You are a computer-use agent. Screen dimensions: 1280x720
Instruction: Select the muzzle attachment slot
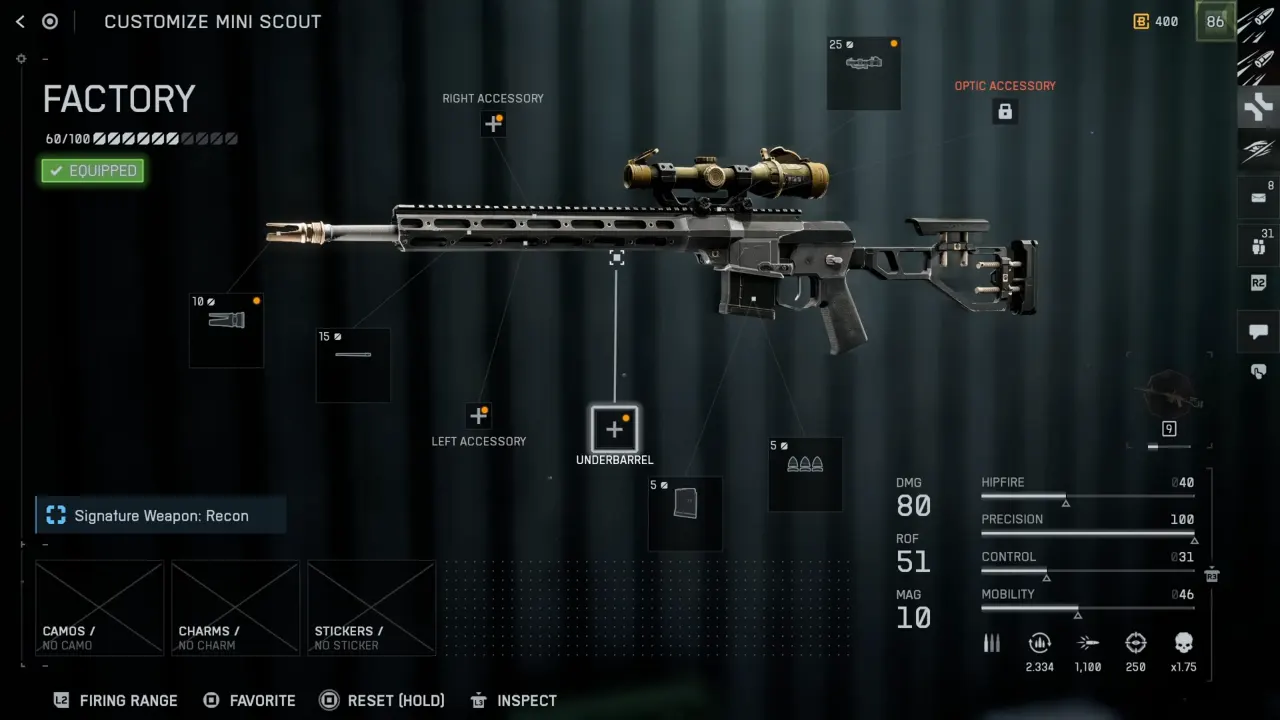227,330
